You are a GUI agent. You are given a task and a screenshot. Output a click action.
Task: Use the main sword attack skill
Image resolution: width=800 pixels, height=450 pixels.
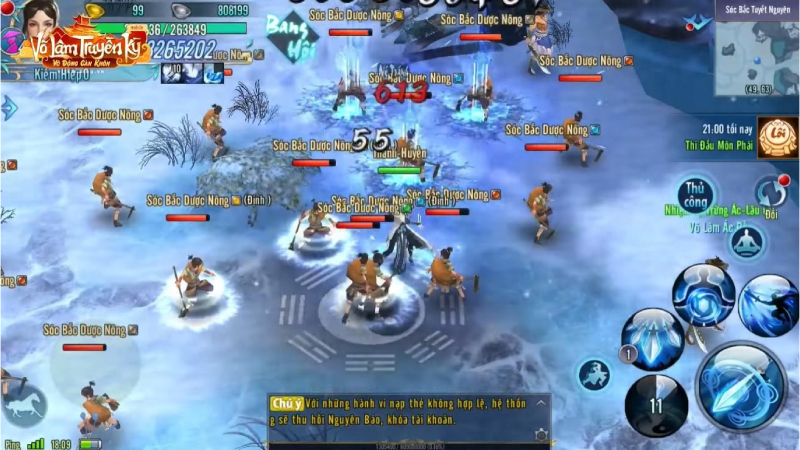point(740,388)
